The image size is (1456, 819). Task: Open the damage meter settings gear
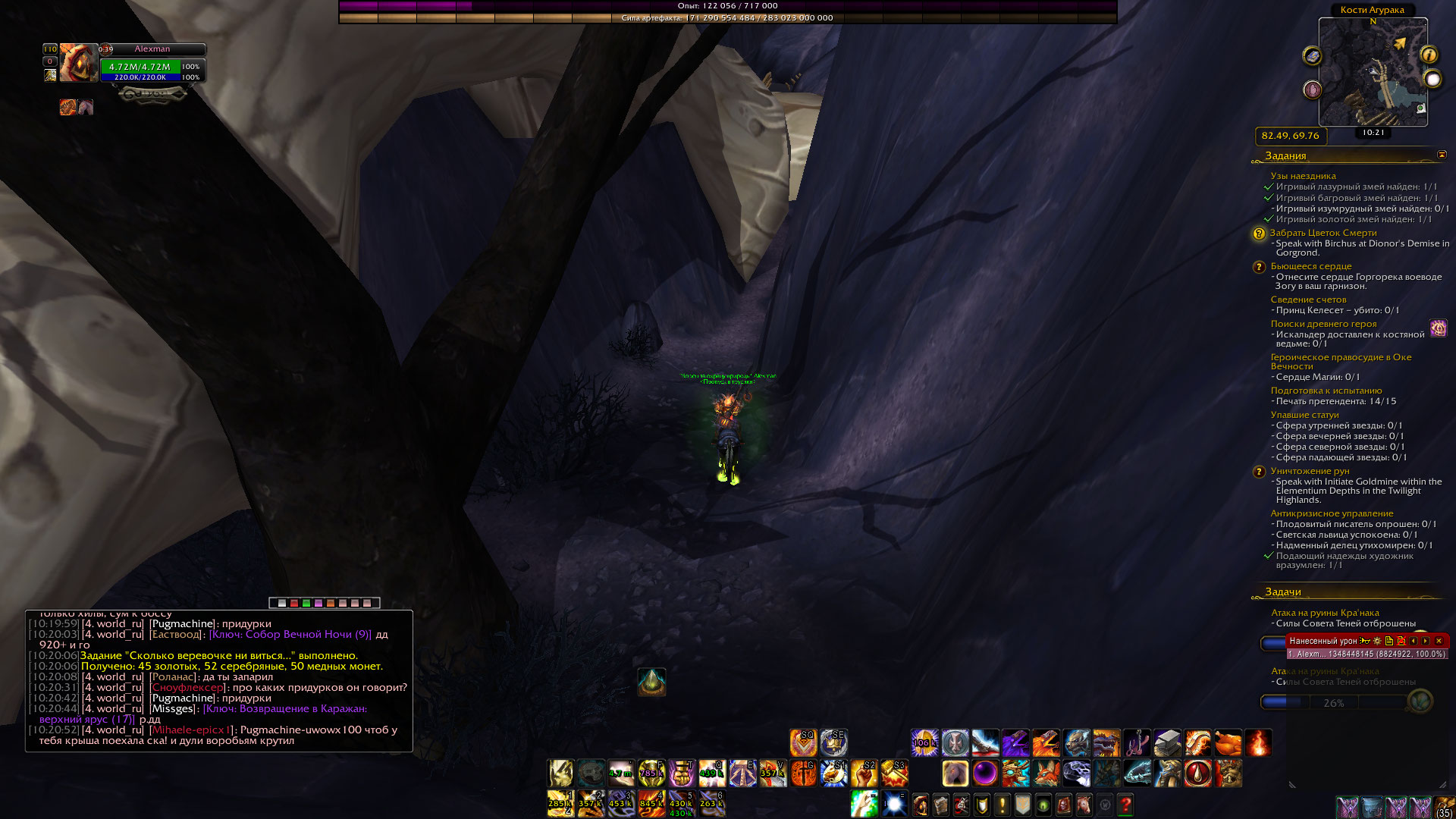coord(1377,641)
